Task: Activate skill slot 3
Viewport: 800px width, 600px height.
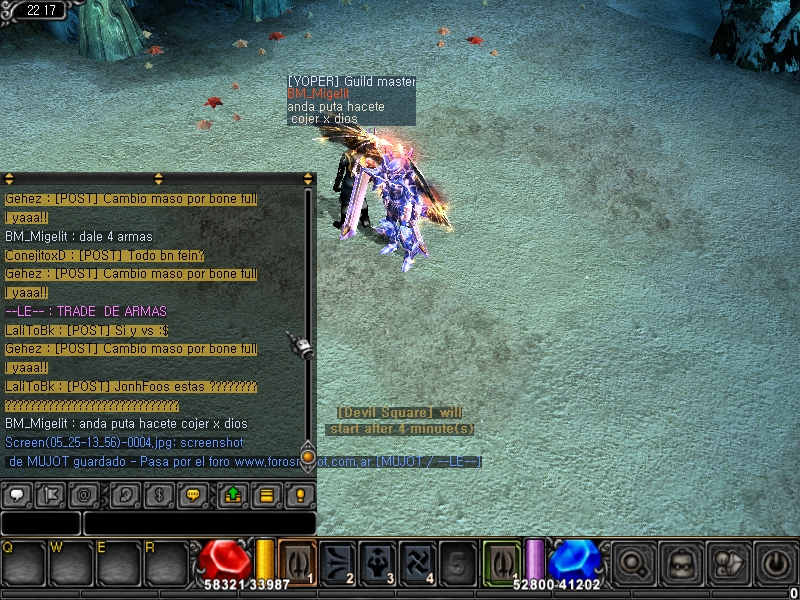Action: (376, 562)
